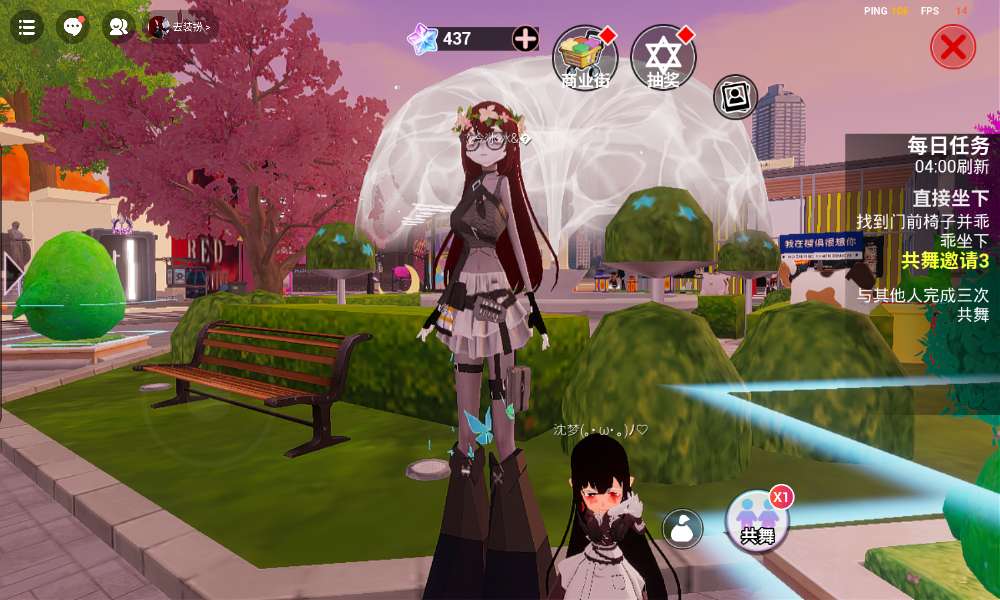Screen dimensions: 1000x600
Task: Activate the 共舞 dance-together button
Action: [x=758, y=522]
